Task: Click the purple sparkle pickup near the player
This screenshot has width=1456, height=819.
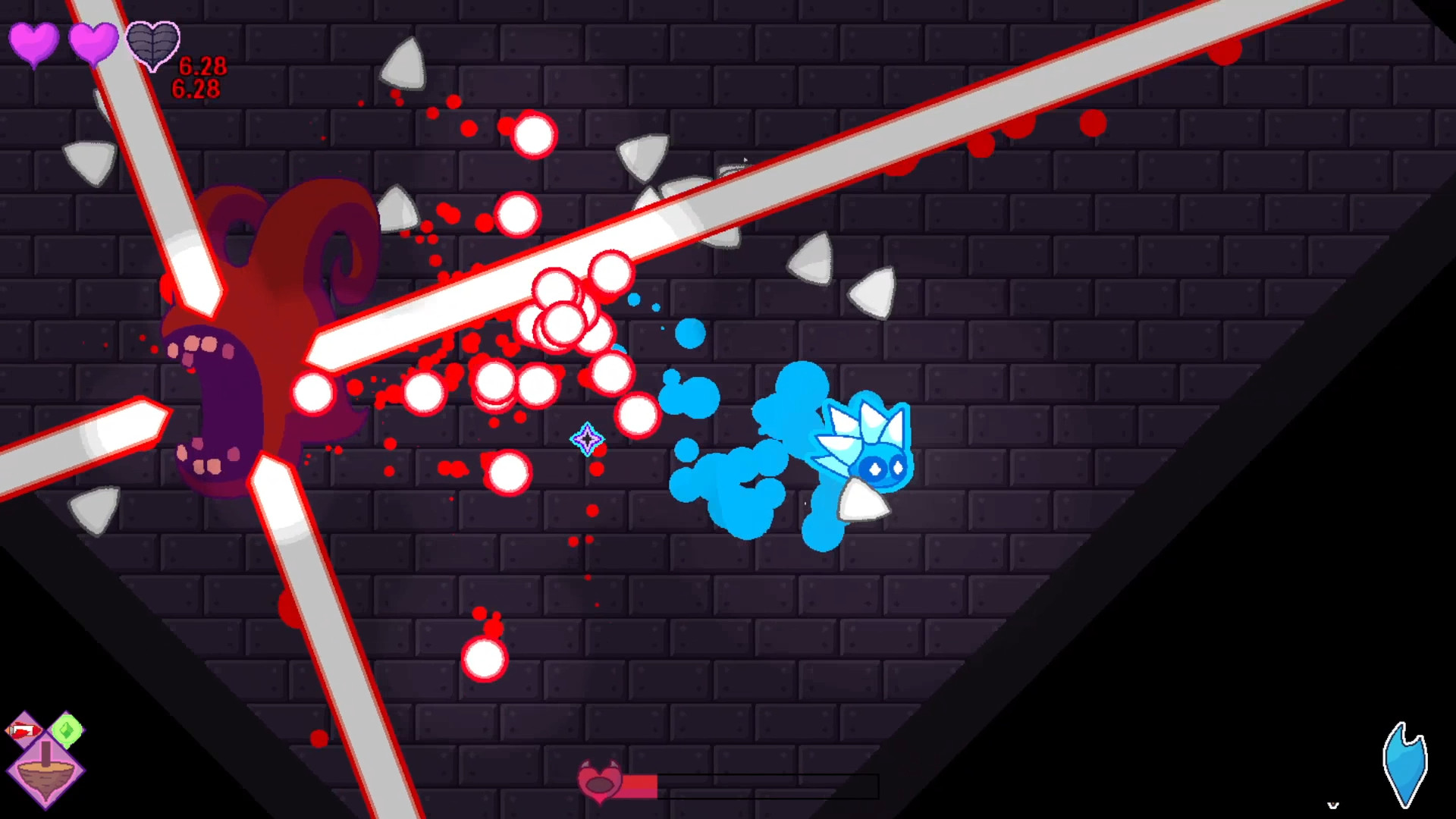Action: point(588,440)
